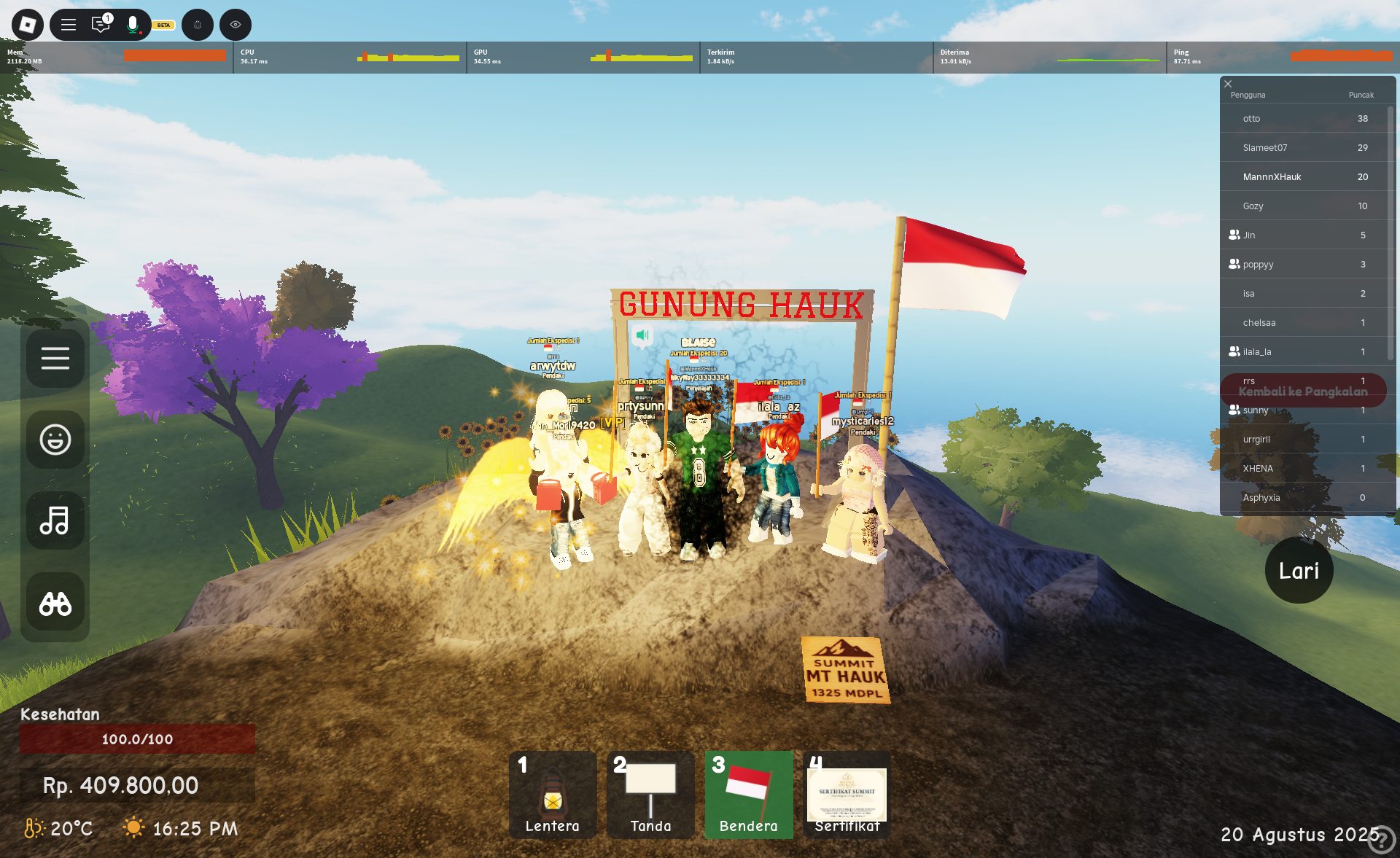Open the Roblox main menu logo
Viewport: 1400px width, 858px height.
click(28, 25)
